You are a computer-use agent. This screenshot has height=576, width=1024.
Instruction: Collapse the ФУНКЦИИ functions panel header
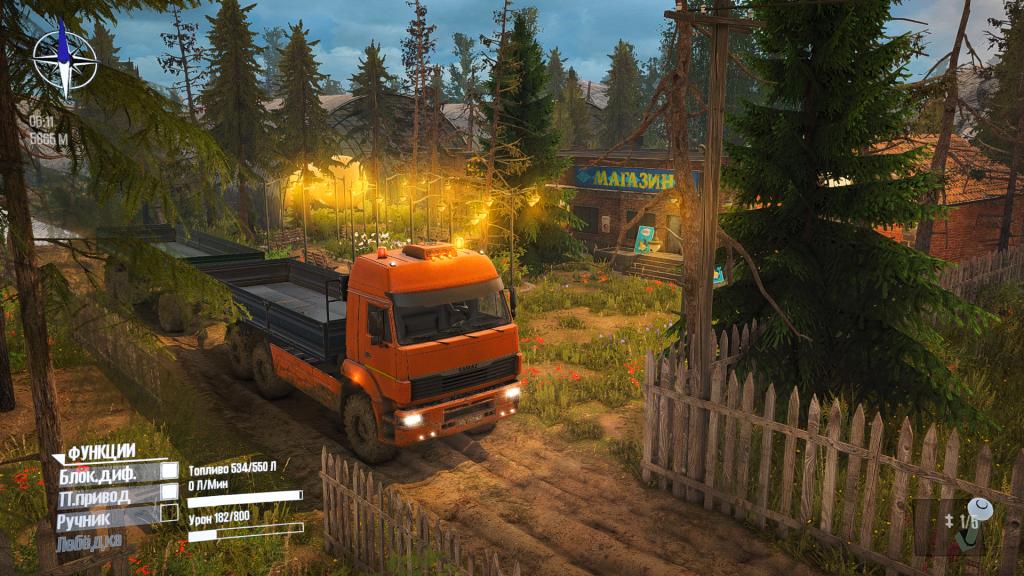click(100, 452)
